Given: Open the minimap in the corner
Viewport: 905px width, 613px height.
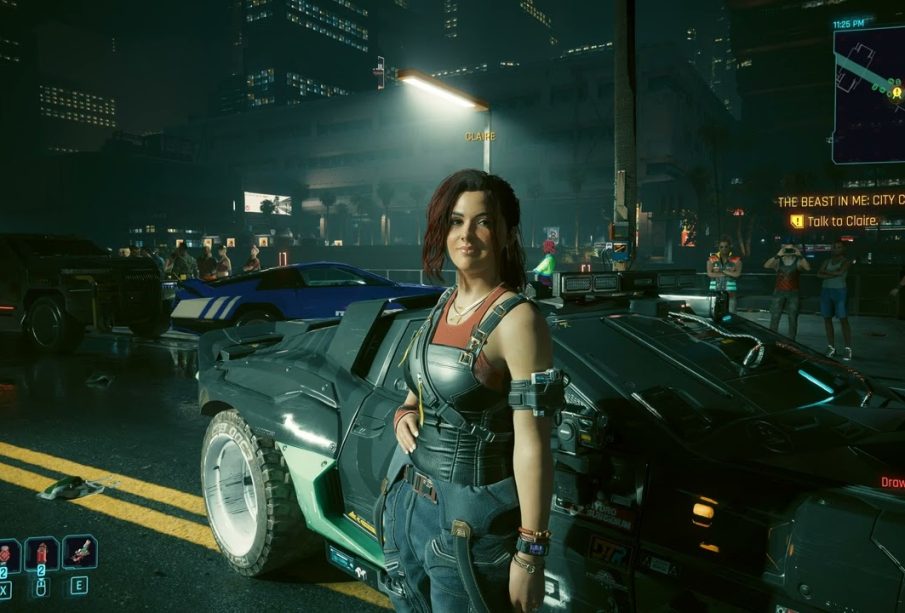Looking at the screenshot, I should point(869,94).
